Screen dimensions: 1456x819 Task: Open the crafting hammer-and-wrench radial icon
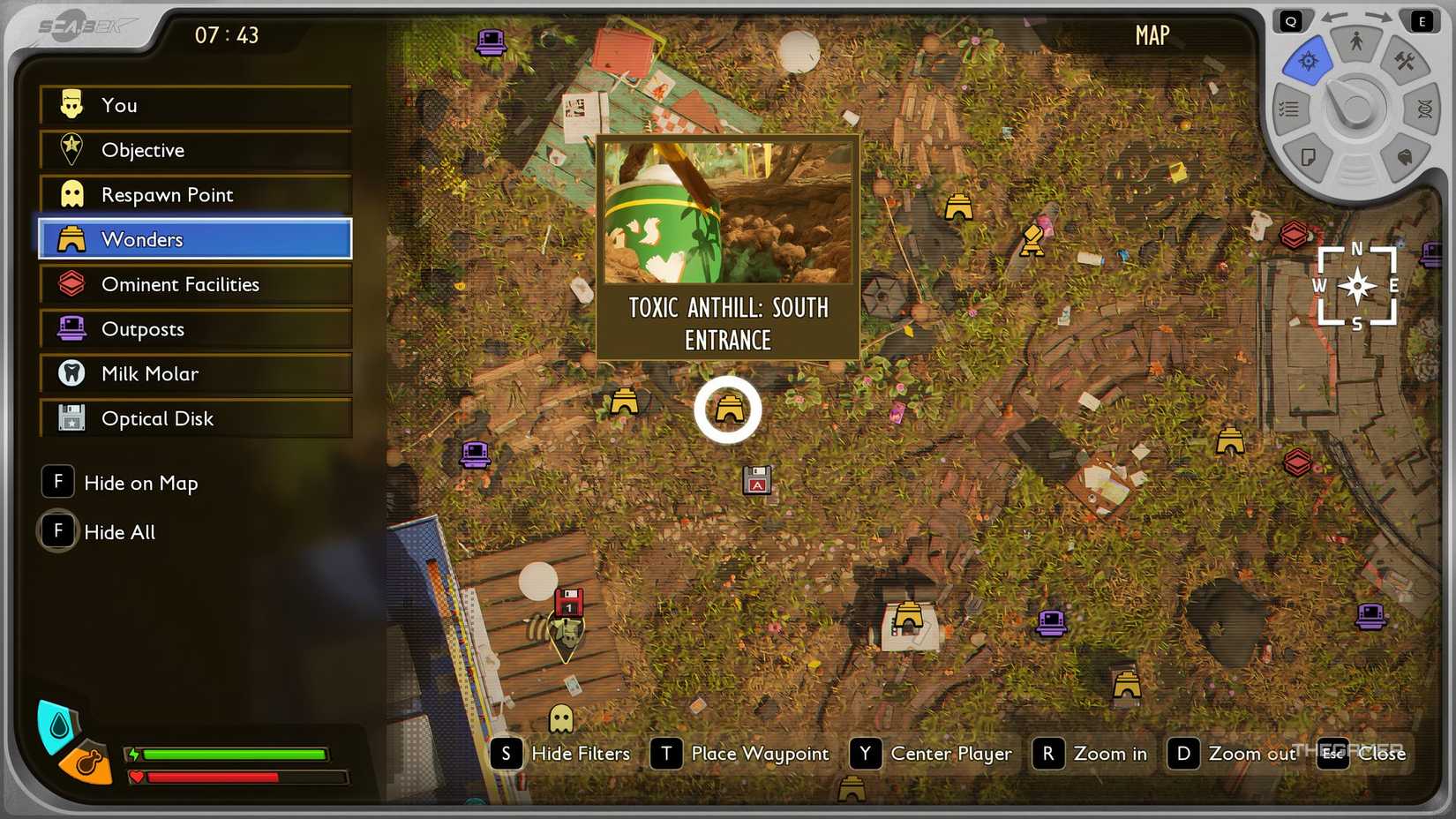point(1404,62)
